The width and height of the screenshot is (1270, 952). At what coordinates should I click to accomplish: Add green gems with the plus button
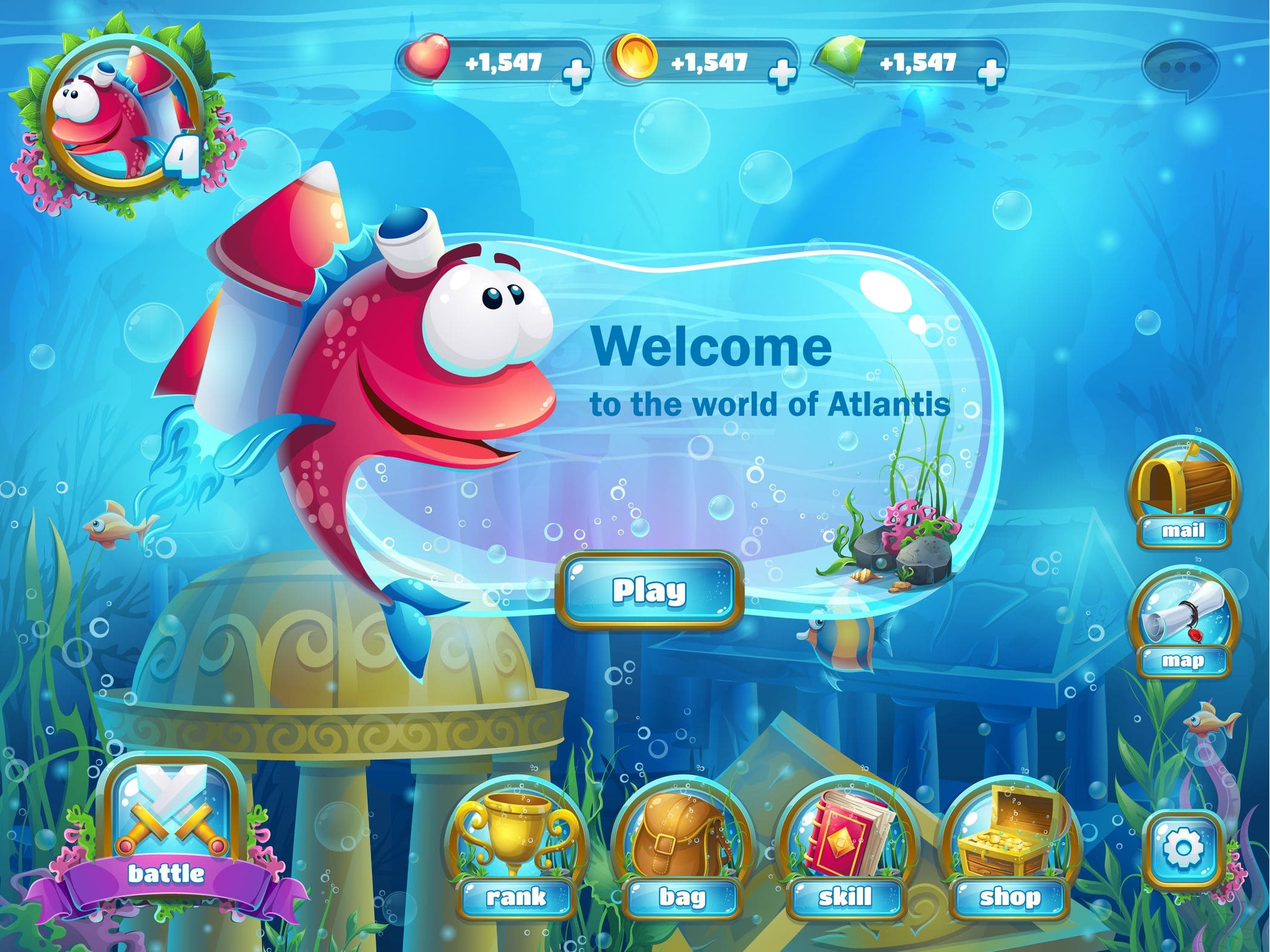991,73
